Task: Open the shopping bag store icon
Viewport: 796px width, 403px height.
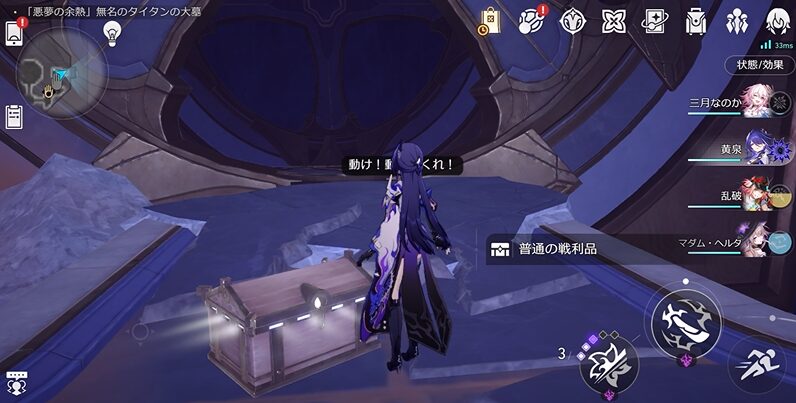Action: tap(490, 20)
